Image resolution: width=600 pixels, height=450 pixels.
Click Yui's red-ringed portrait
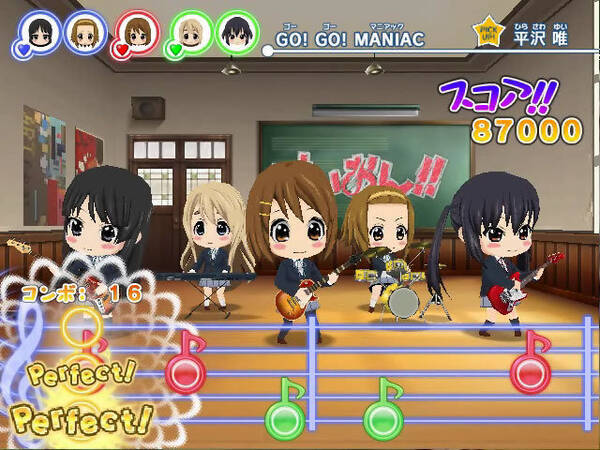pos(137,32)
